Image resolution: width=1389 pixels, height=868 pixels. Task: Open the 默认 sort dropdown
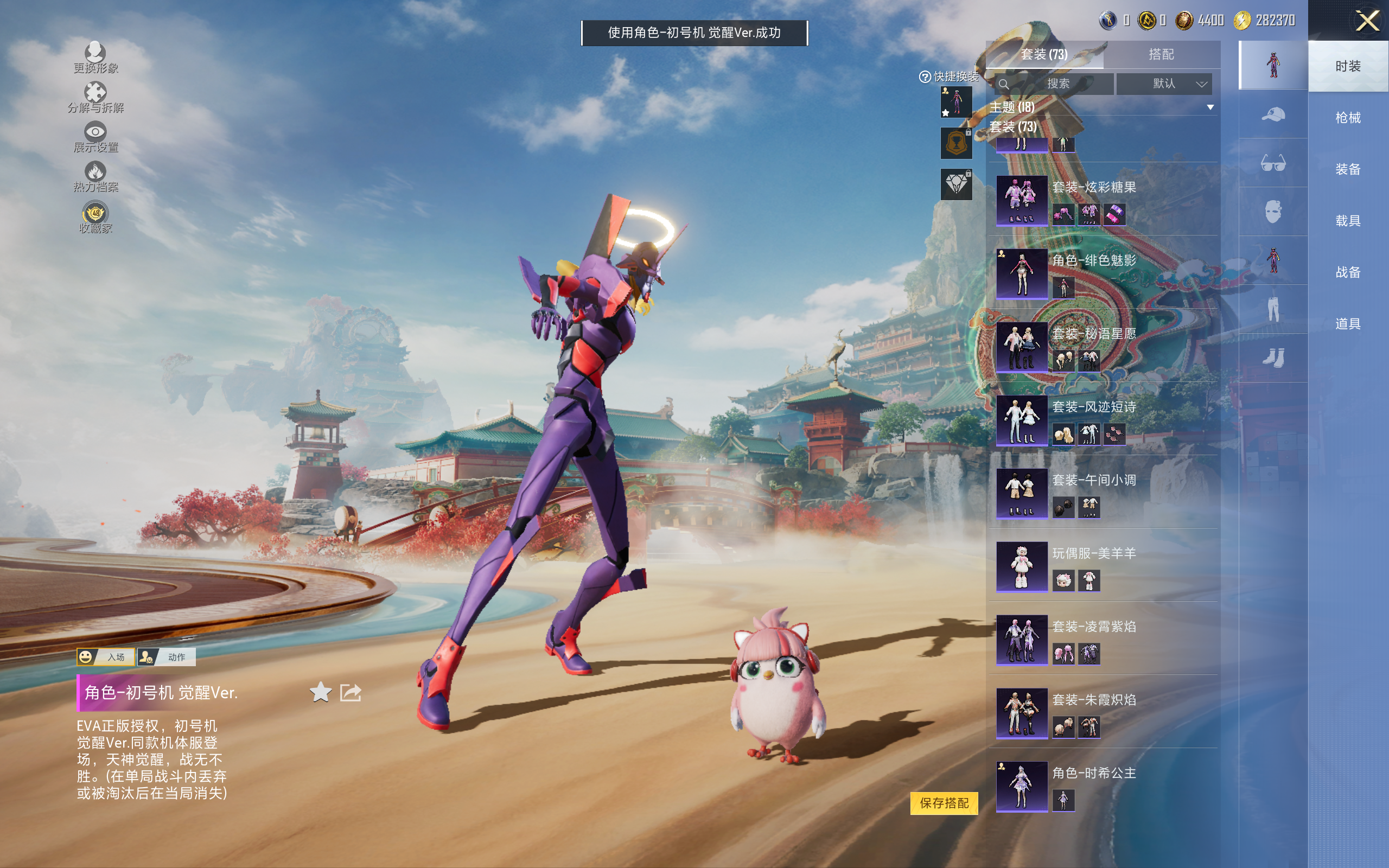coord(1164,84)
